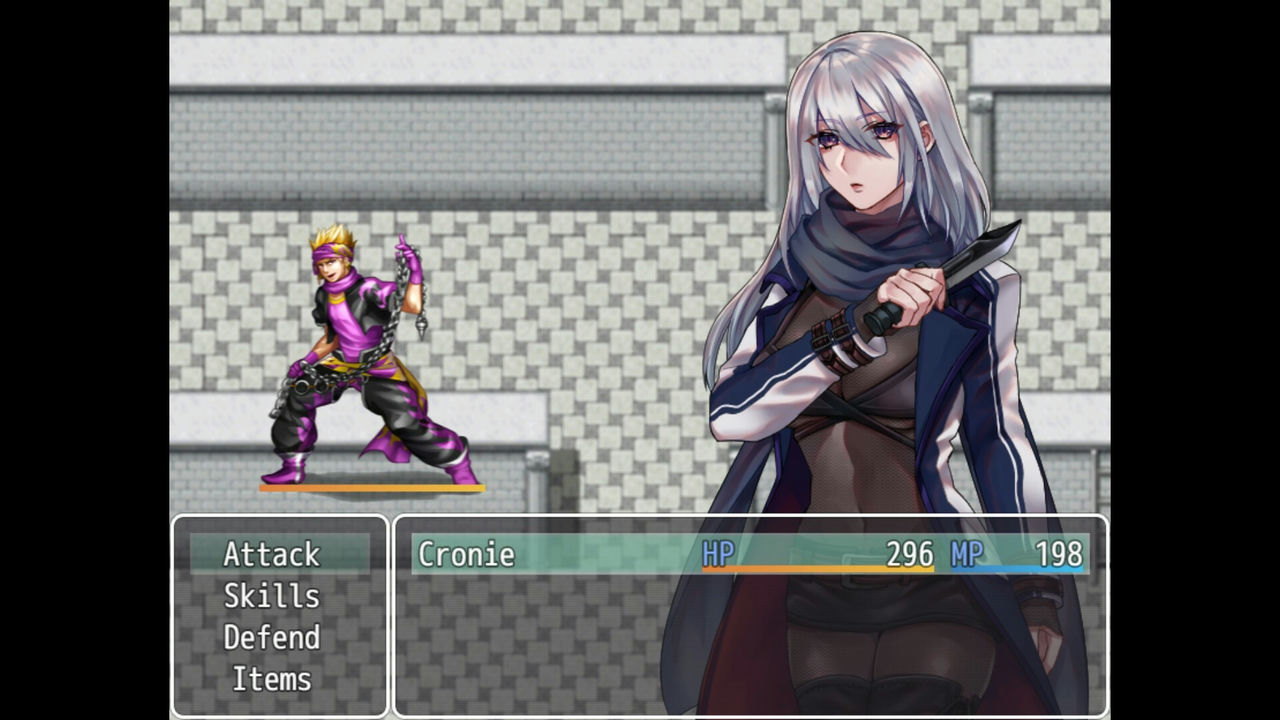The image size is (1280, 720).
Task: Choose the Defend command
Action: pos(272,638)
